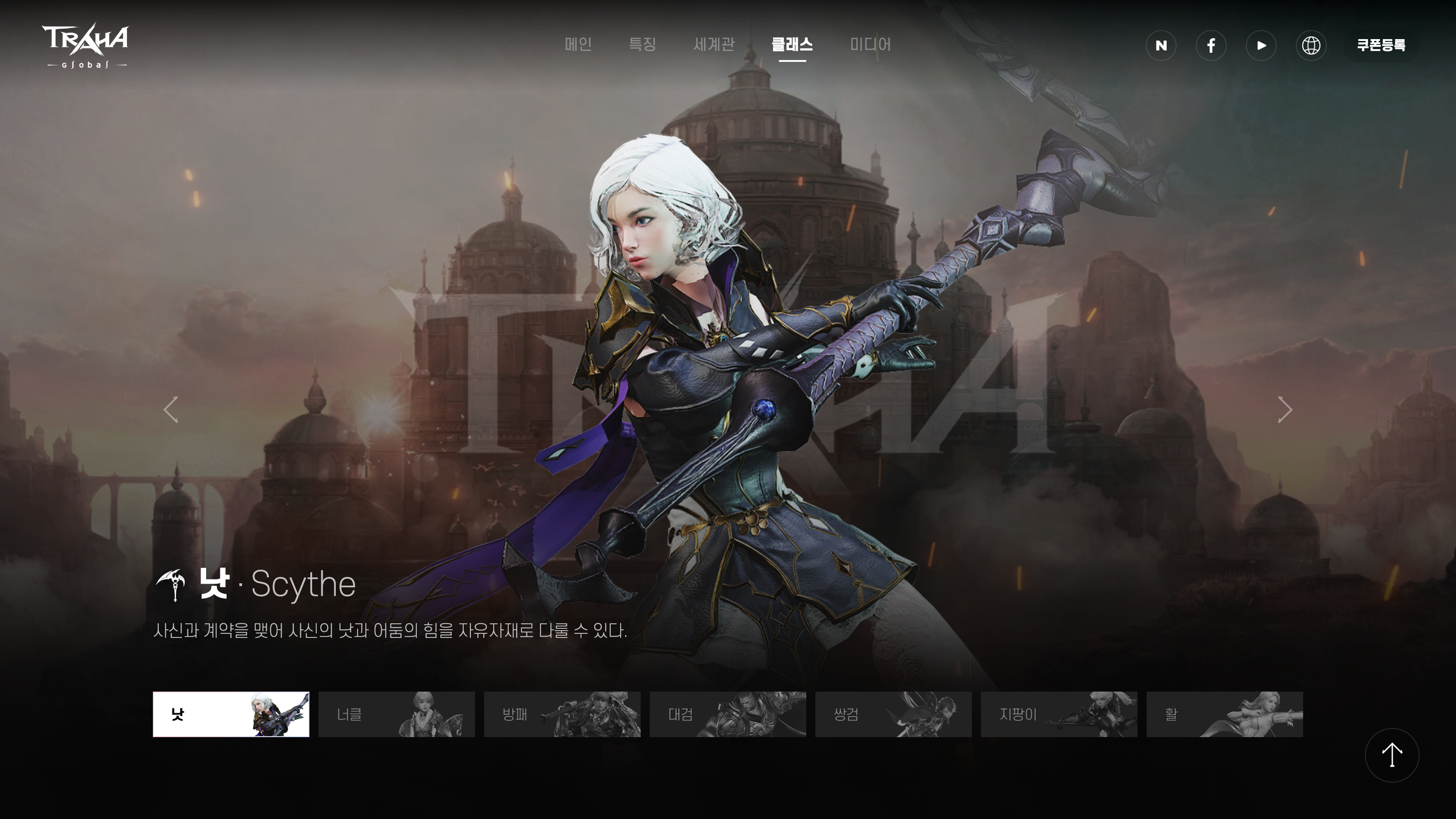Visit the Facebook page icon
Viewport: 1456px width, 819px height.
[1211, 45]
